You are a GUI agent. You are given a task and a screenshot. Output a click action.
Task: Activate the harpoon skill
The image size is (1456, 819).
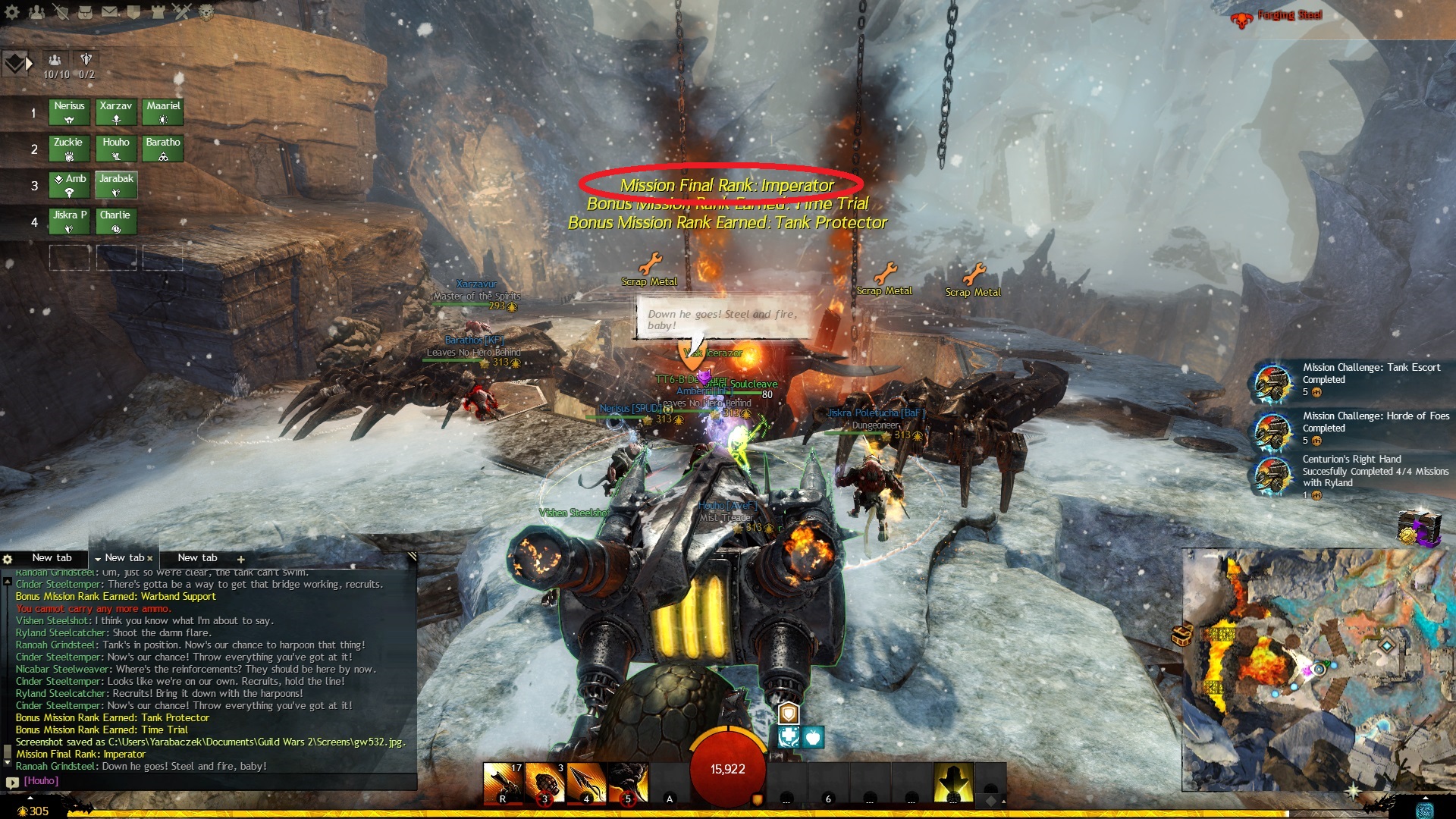coord(586,783)
